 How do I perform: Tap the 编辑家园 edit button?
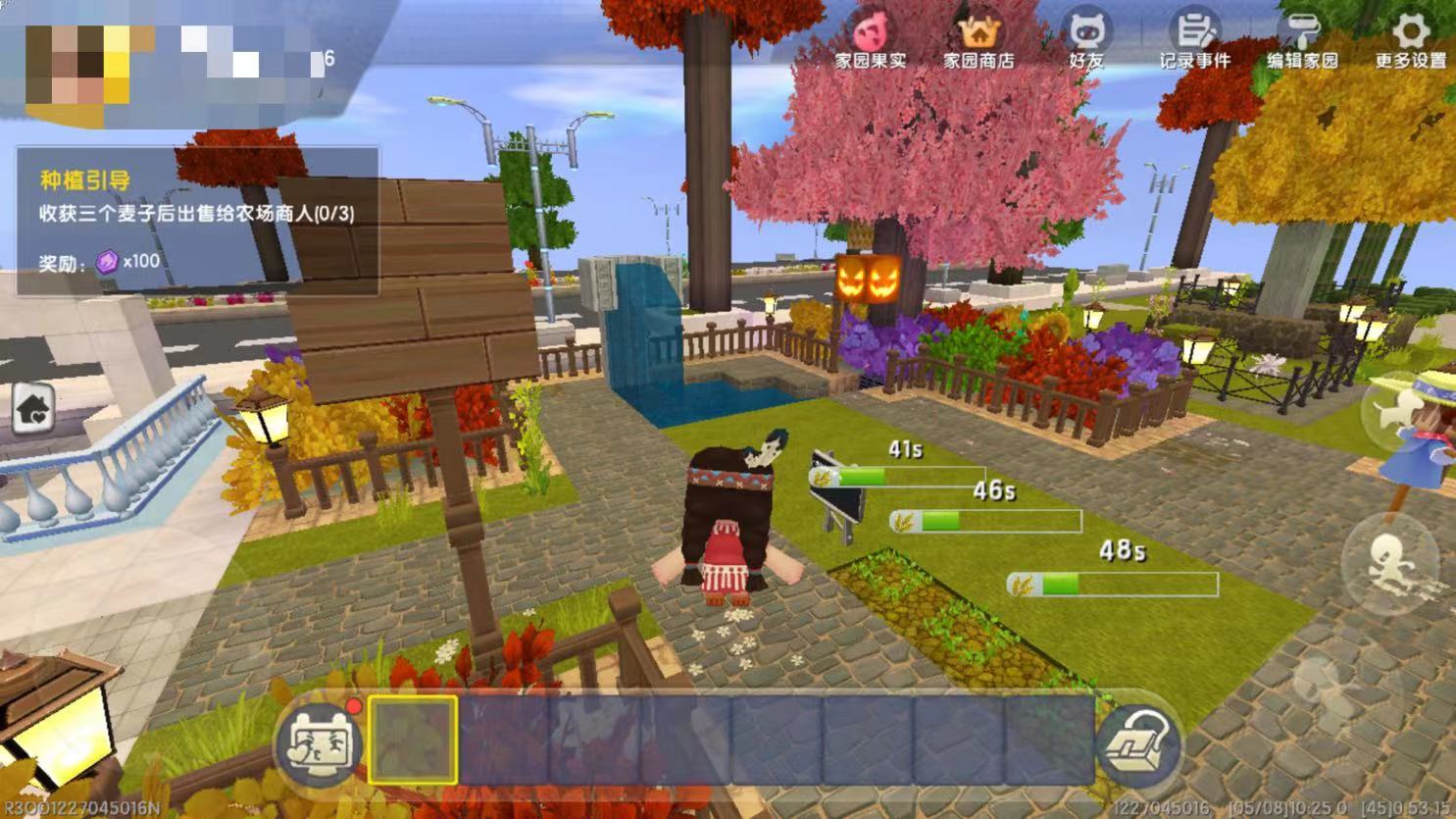point(1302,39)
